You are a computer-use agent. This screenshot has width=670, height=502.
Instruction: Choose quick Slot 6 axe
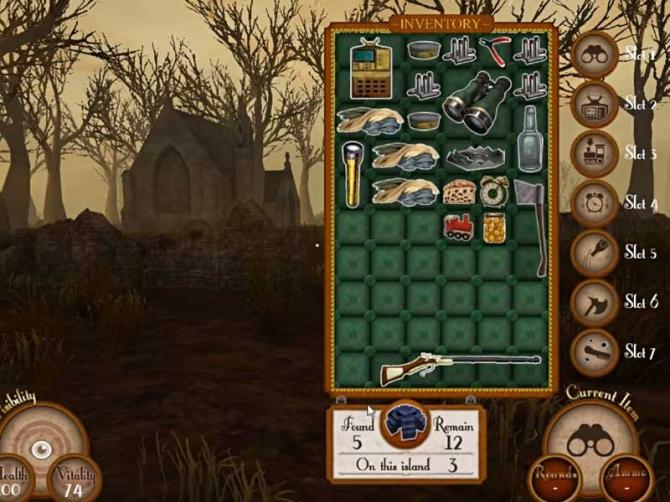(594, 302)
